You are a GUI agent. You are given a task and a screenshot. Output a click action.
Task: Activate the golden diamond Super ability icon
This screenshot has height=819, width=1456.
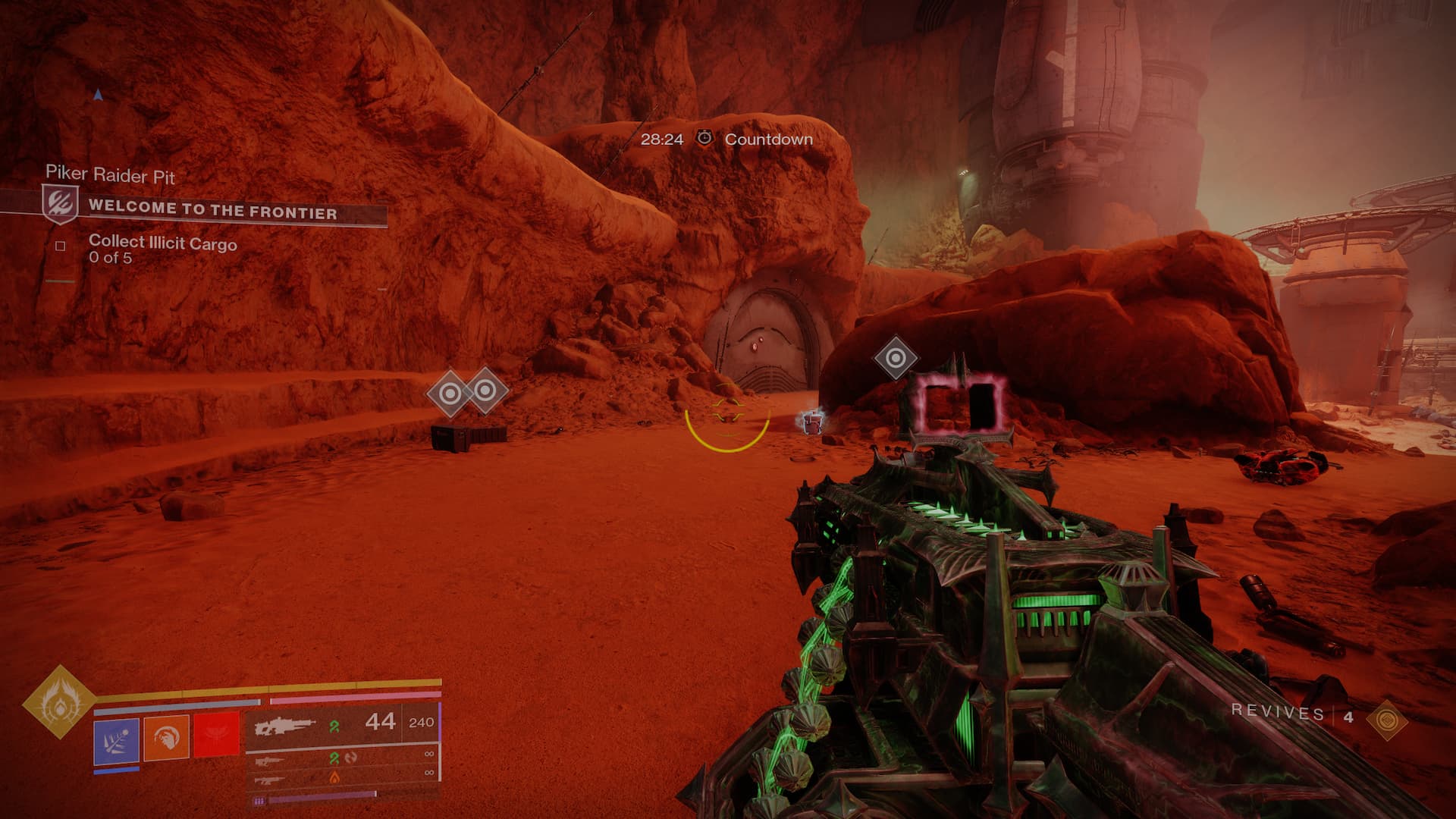[x=59, y=703]
